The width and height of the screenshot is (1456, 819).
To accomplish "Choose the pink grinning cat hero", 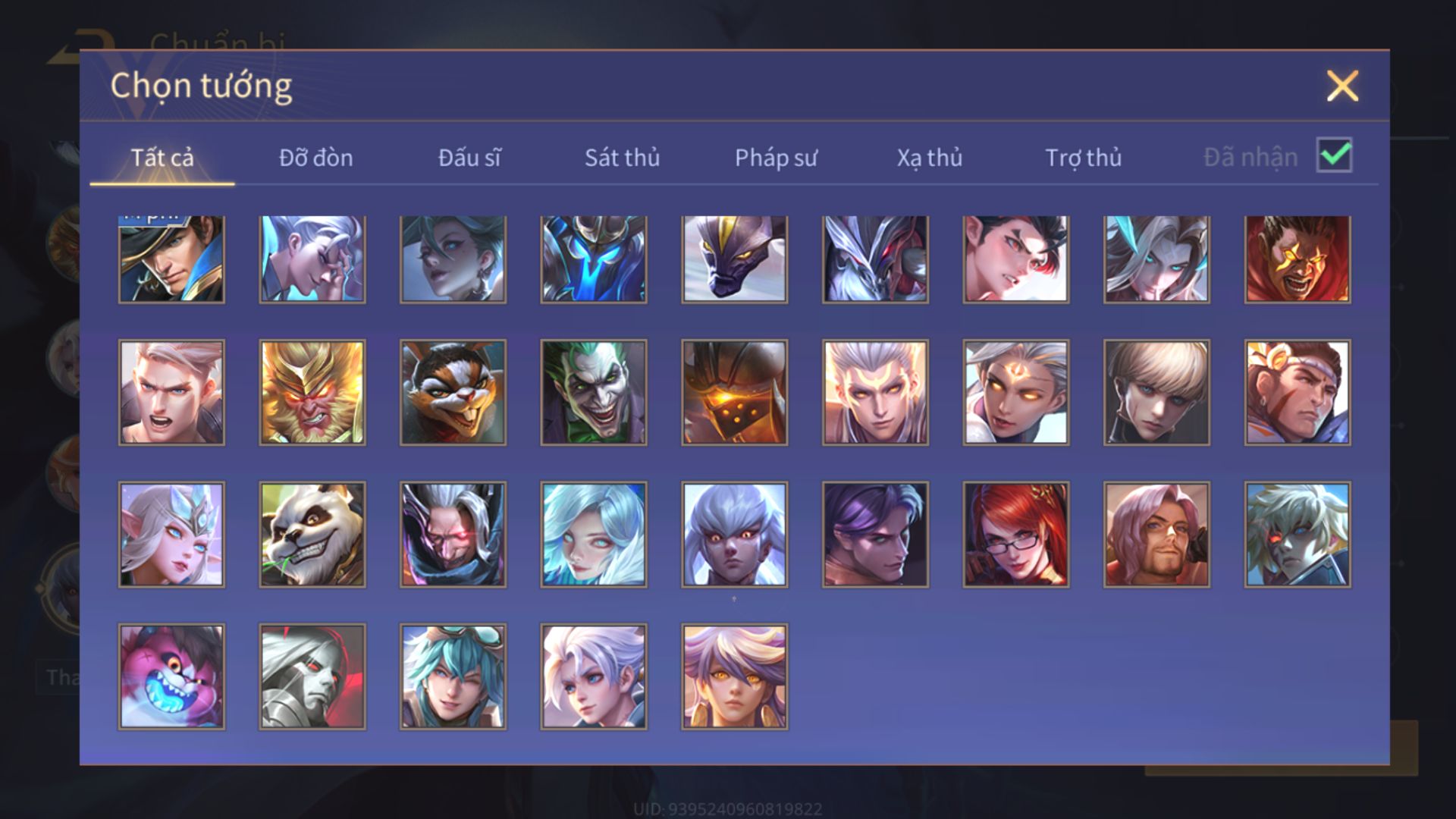I will click(171, 676).
